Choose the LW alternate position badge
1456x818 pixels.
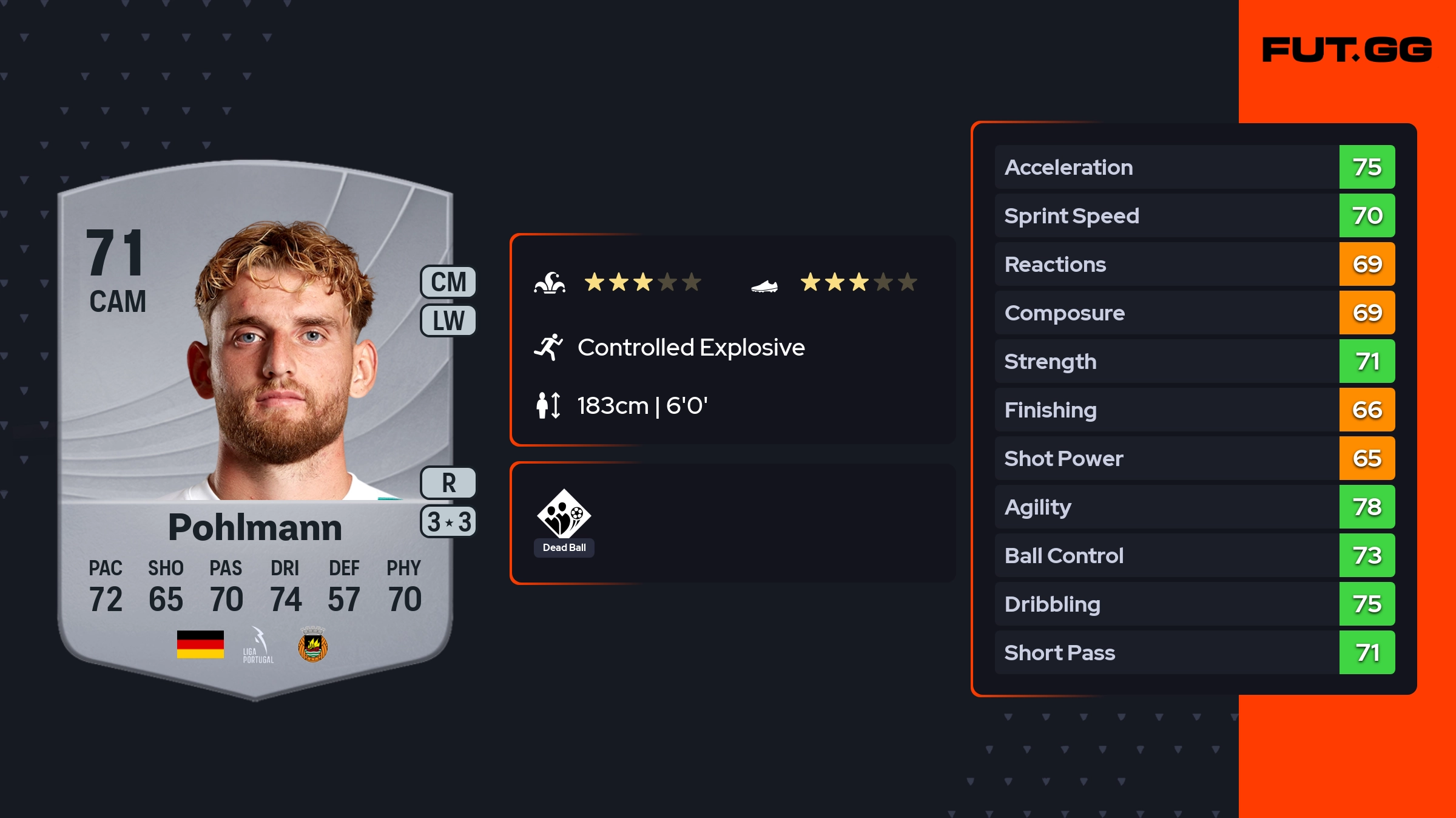(x=448, y=320)
